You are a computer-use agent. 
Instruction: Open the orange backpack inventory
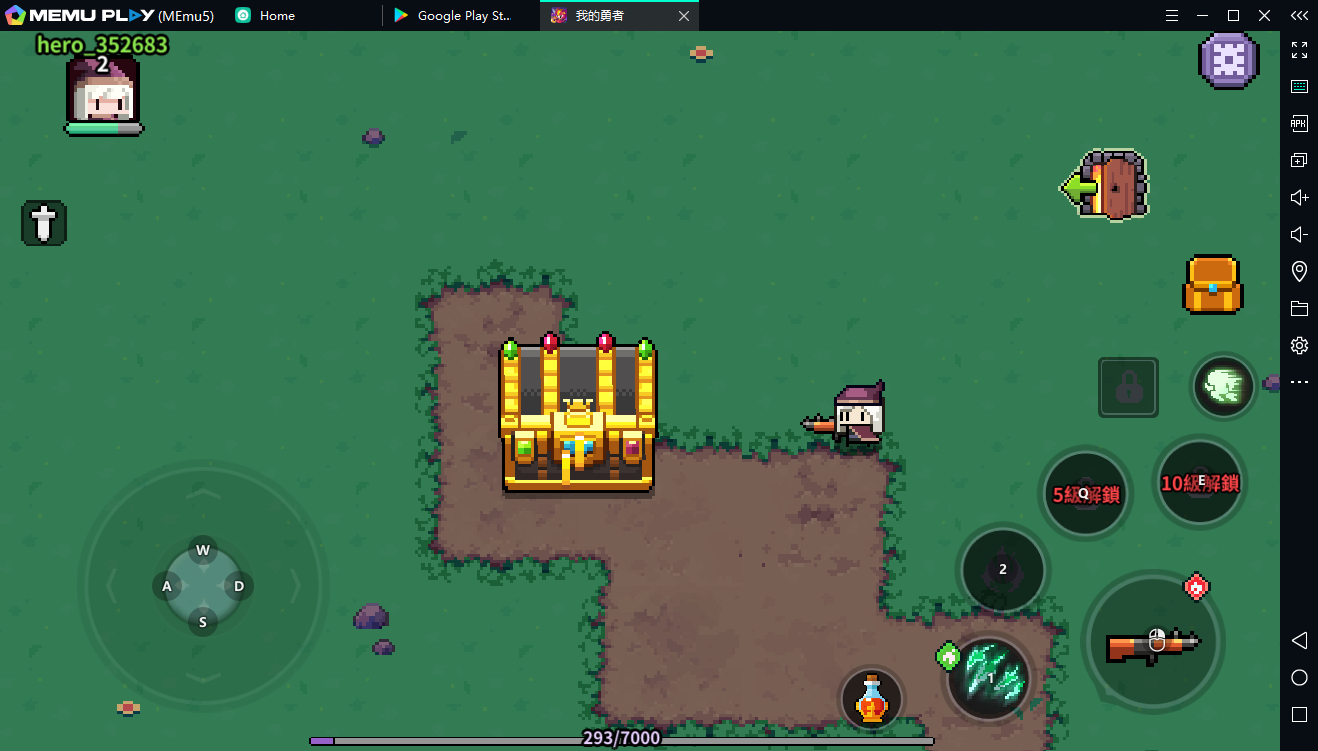(1212, 285)
